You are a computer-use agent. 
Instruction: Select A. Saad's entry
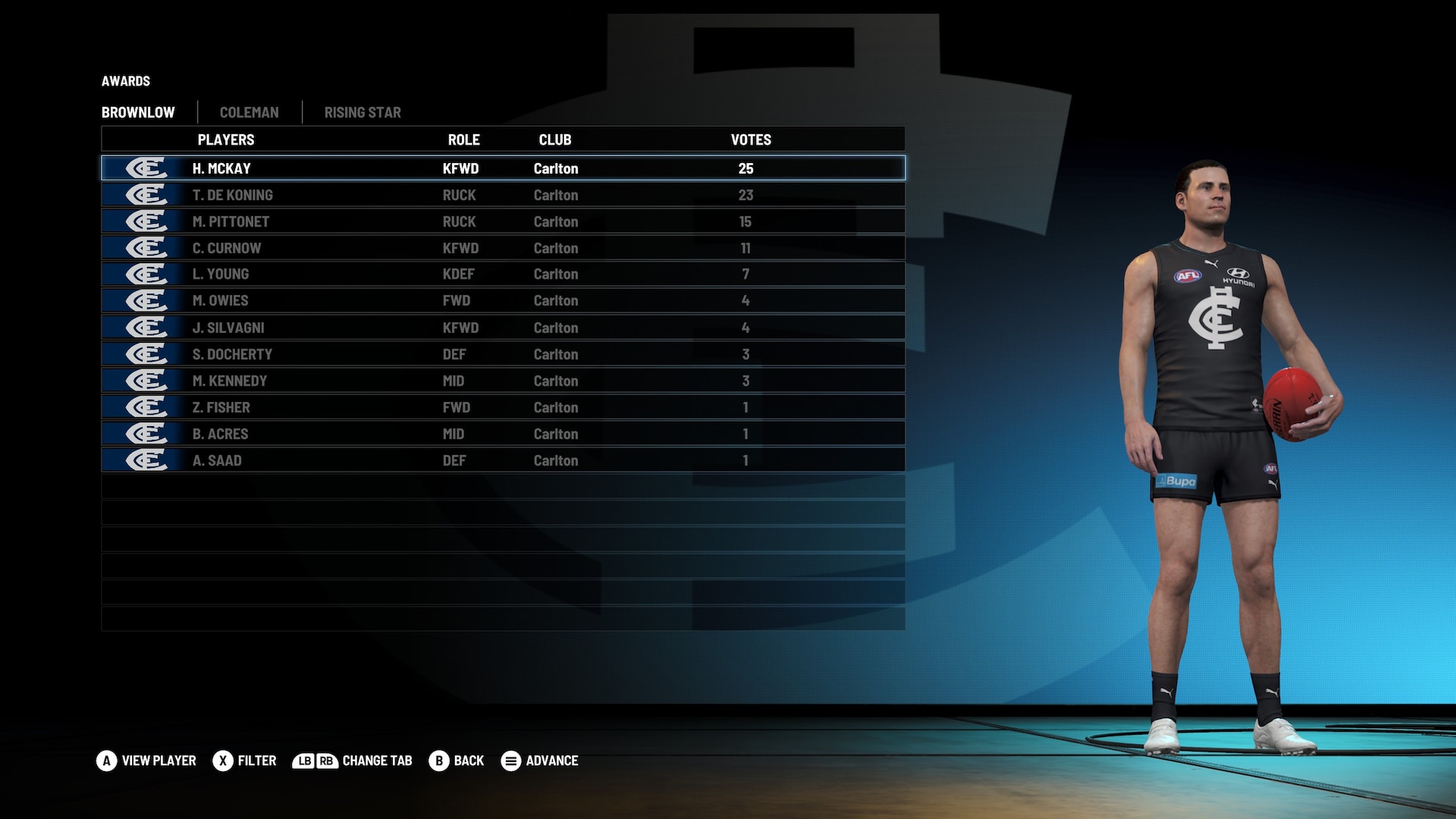(502, 460)
